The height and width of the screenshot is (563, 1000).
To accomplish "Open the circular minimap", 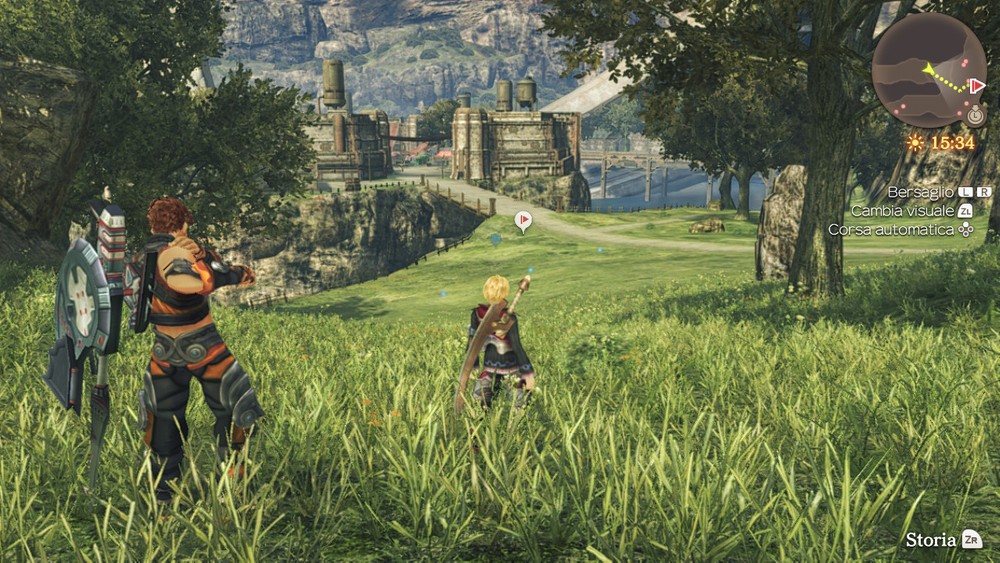I will [x=927, y=70].
